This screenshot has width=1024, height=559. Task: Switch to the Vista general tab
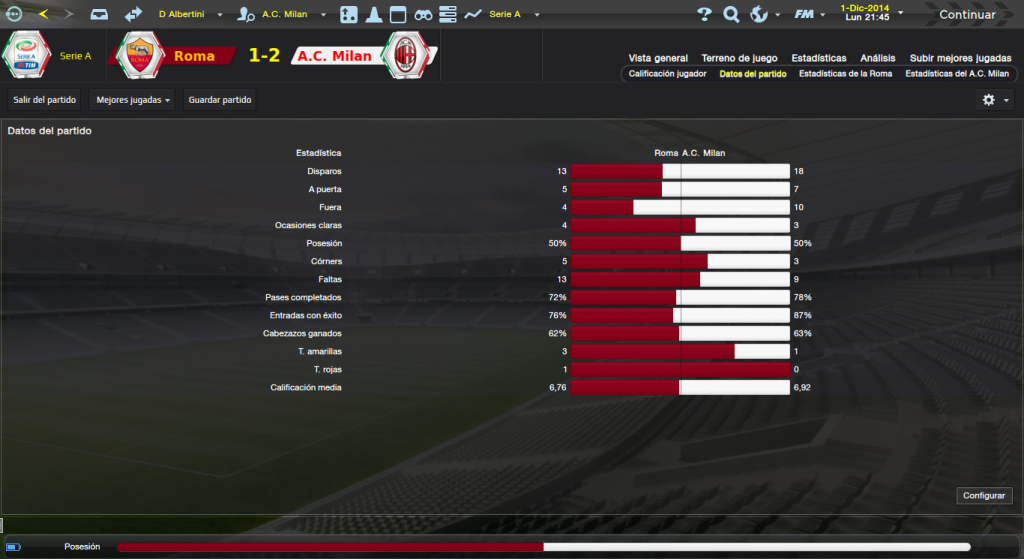coord(658,58)
